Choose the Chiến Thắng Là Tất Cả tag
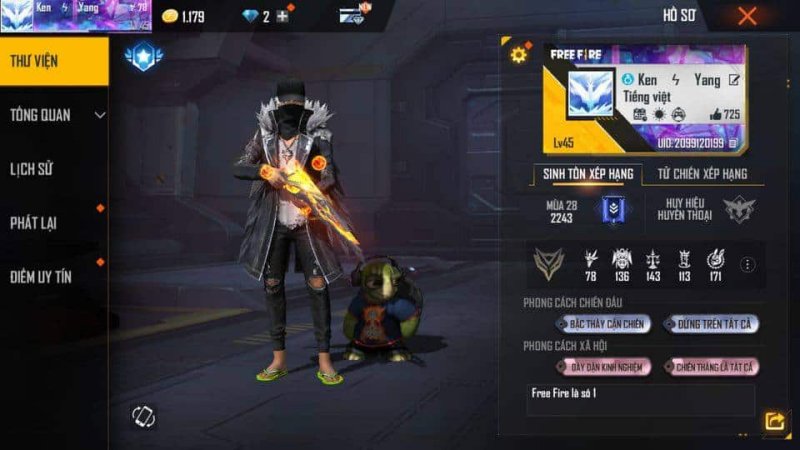This screenshot has width=800, height=450. pyautogui.click(x=713, y=367)
